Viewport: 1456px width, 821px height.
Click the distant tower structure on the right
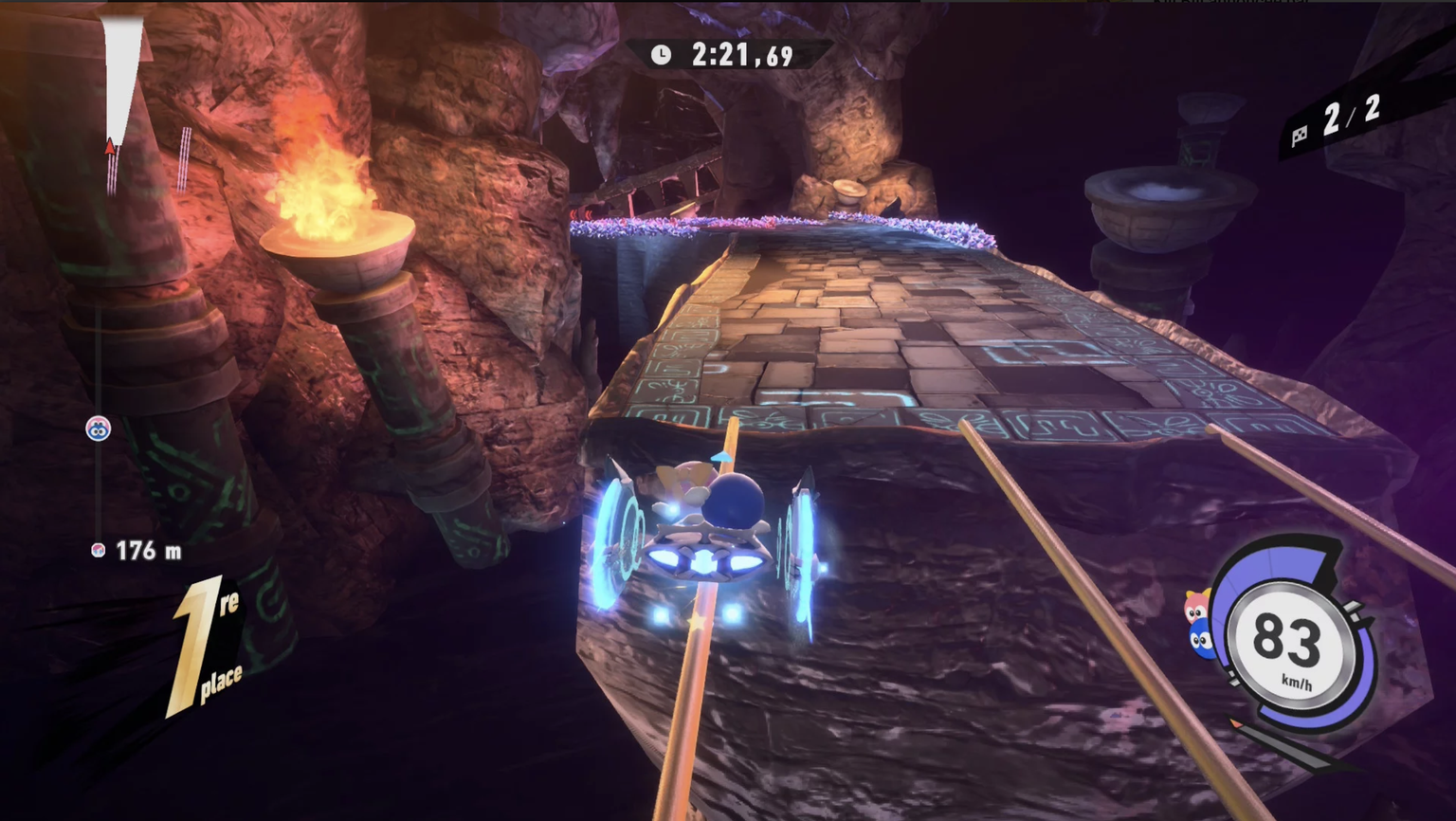(1197, 128)
